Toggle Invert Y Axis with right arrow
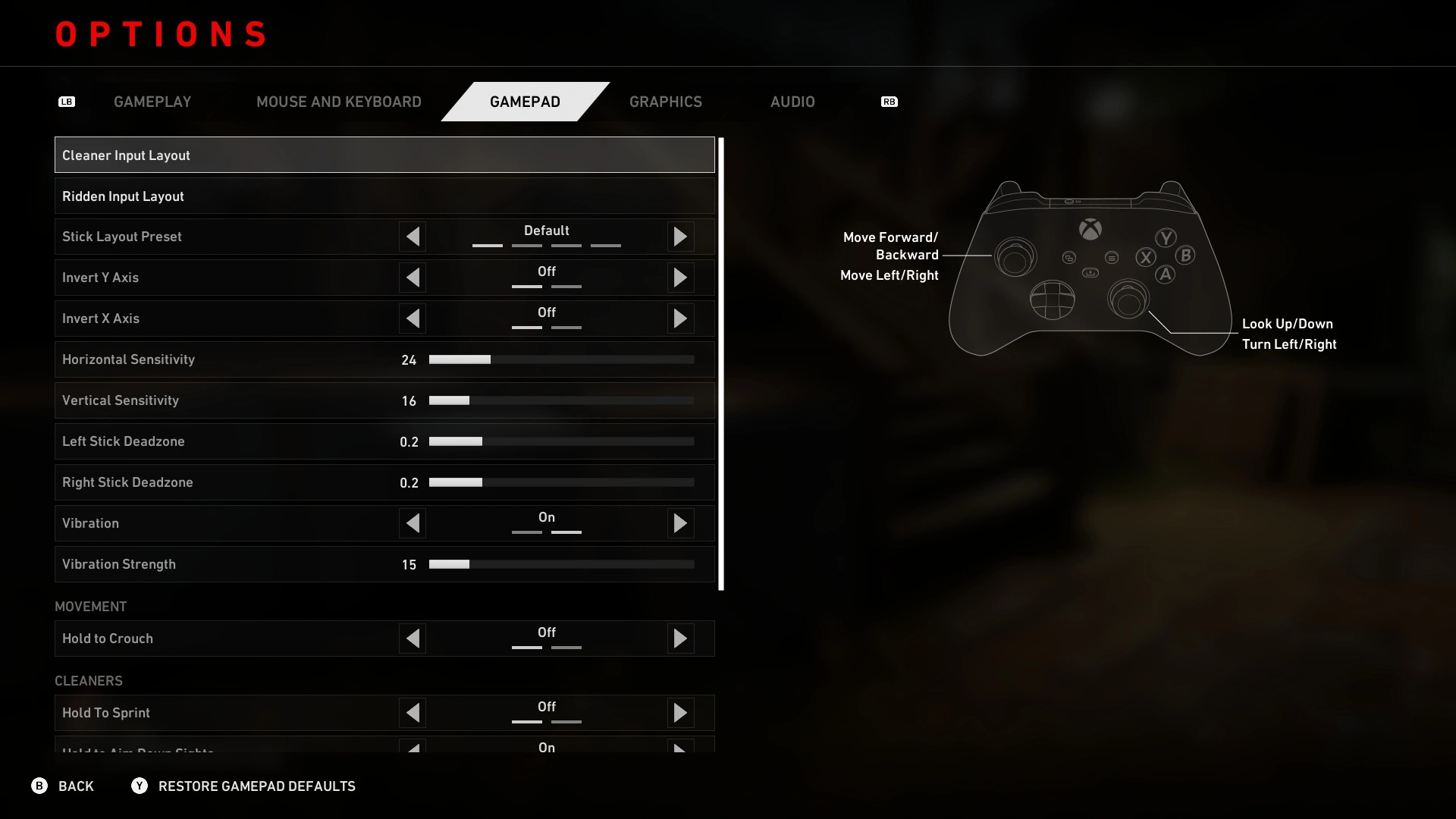 click(x=680, y=278)
